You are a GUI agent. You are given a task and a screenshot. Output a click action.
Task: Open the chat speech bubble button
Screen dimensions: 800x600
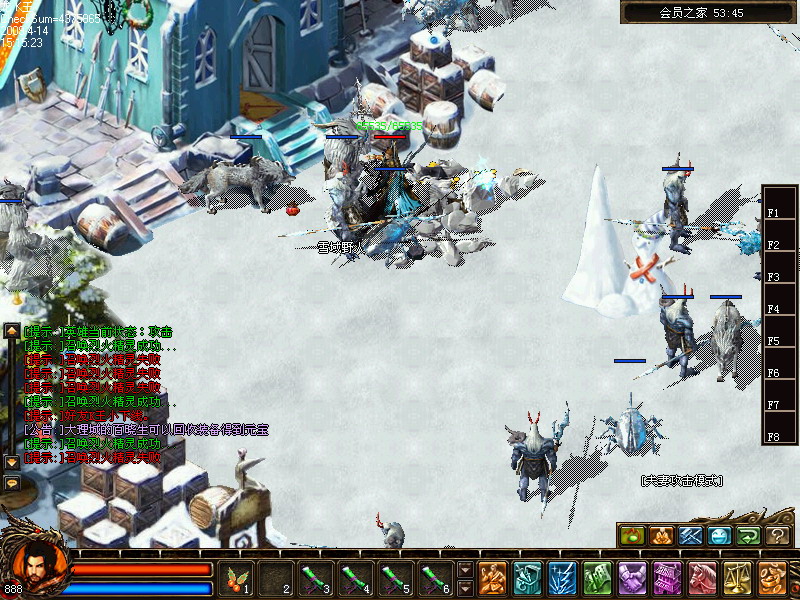(12, 482)
